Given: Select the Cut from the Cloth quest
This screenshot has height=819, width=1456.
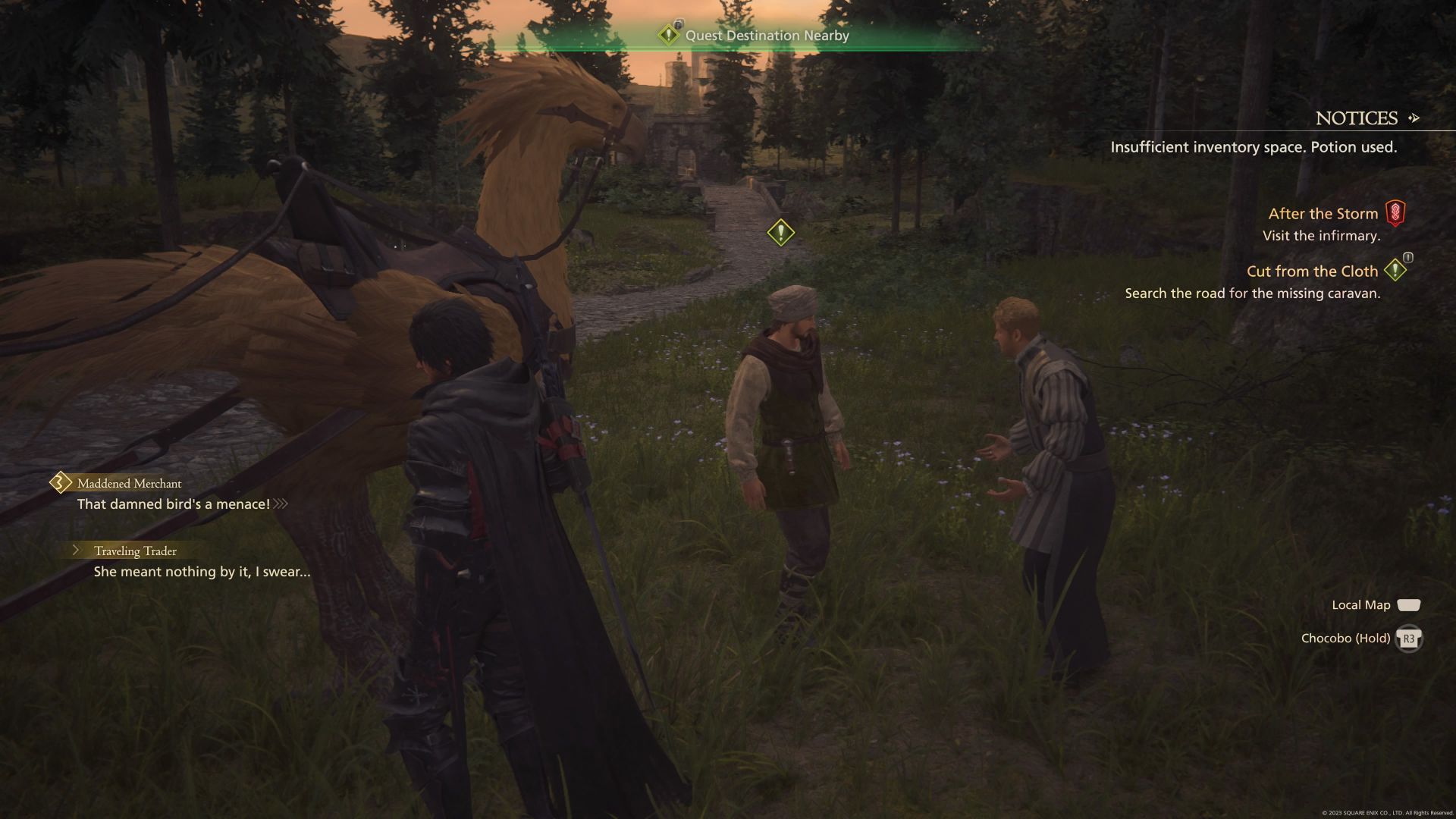Looking at the screenshot, I should coord(1312,271).
